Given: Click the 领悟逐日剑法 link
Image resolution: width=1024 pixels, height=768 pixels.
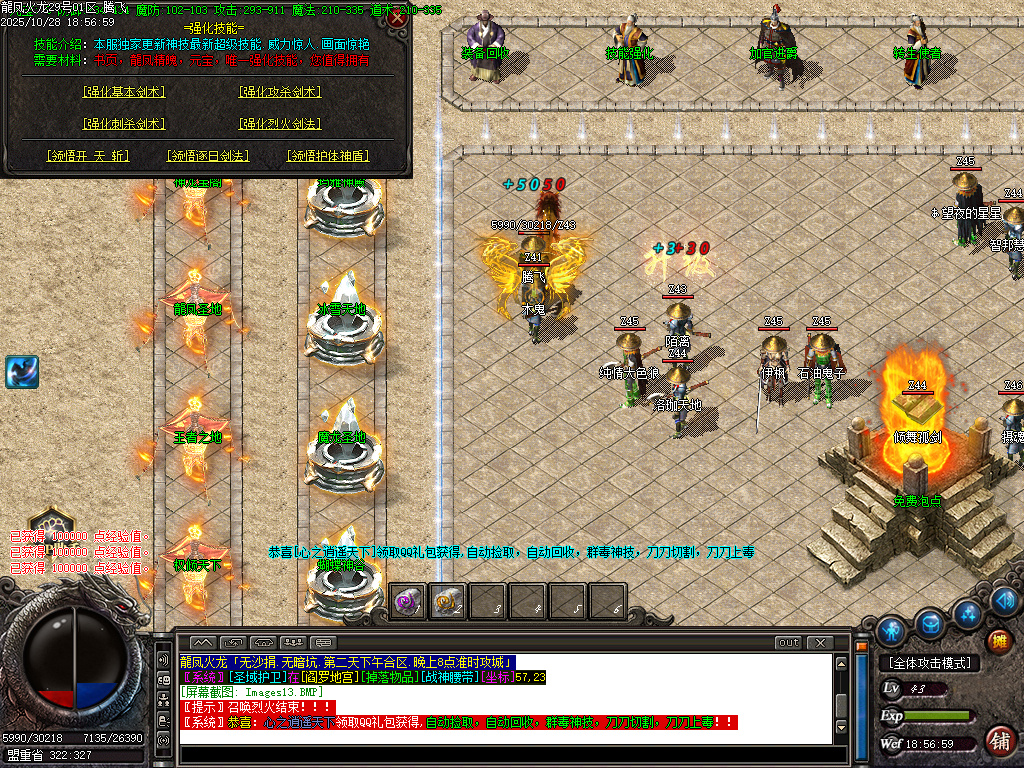Looking at the screenshot, I should [x=207, y=156].
